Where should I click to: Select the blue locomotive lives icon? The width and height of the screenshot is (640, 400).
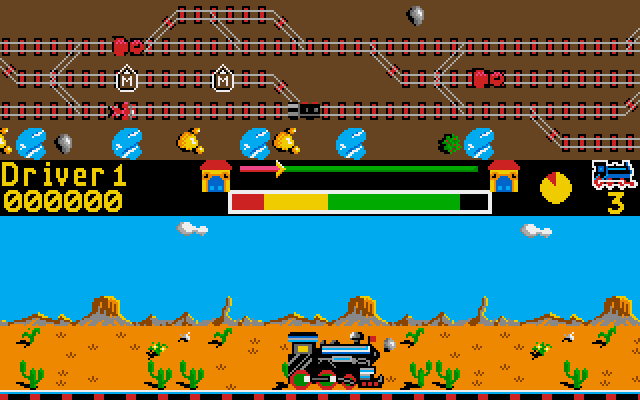click(613, 174)
